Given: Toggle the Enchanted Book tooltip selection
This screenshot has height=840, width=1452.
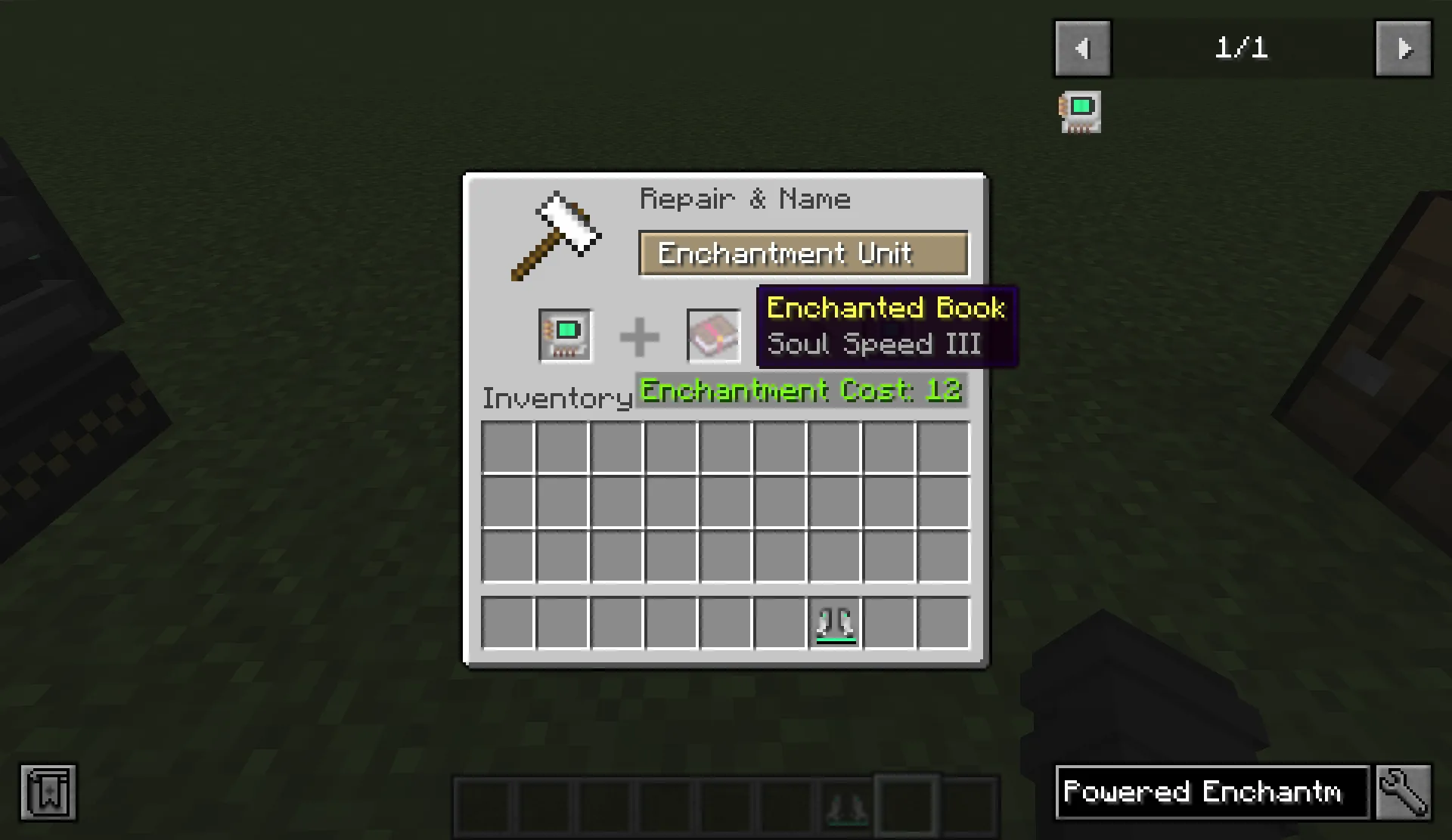Looking at the screenshot, I should pos(885,325).
